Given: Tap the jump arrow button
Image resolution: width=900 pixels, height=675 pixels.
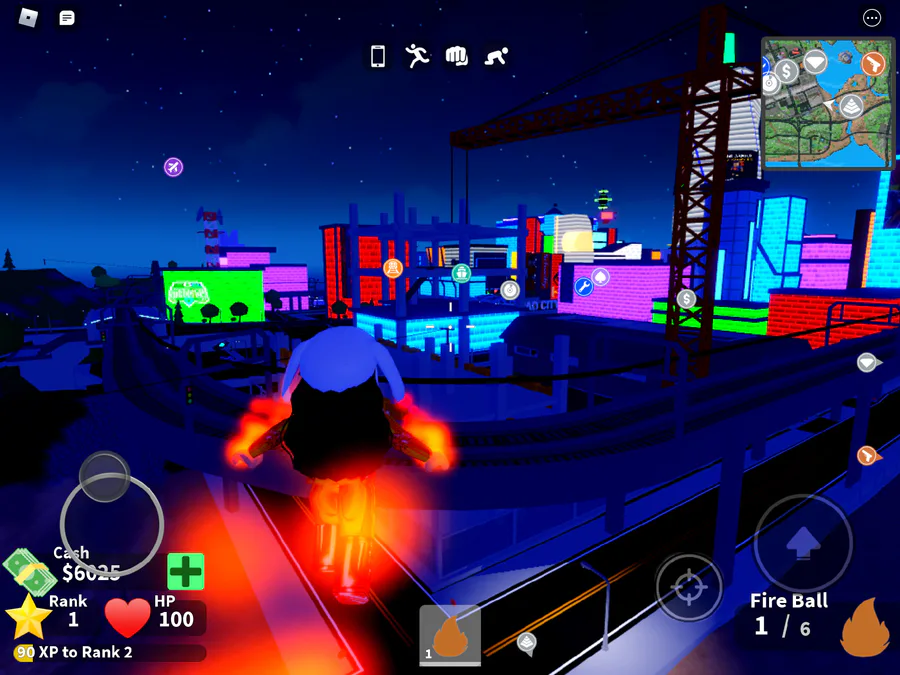Looking at the screenshot, I should [x=803, y=543].
